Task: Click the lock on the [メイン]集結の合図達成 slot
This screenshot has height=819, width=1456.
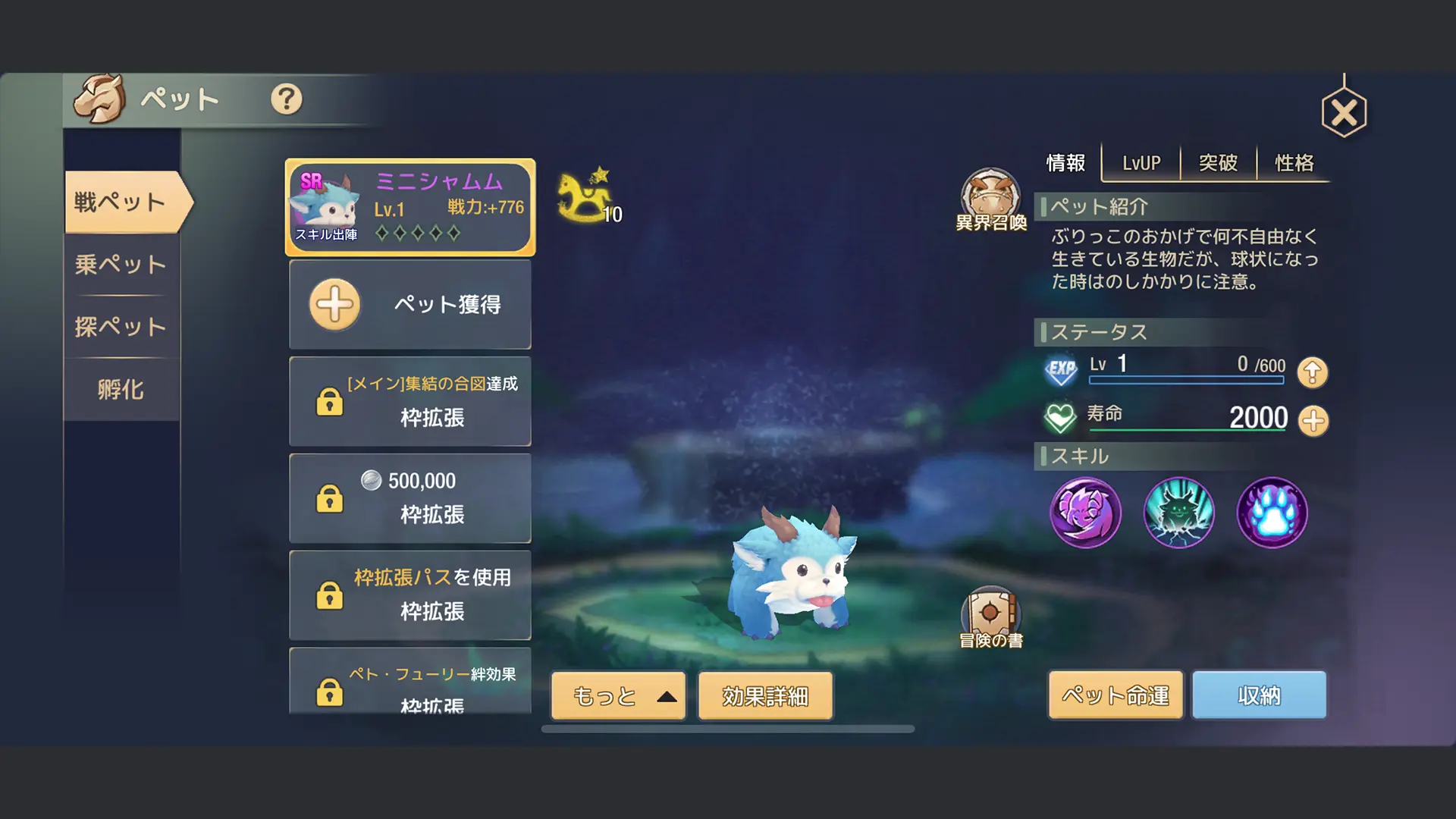Action: coord(329,401)
